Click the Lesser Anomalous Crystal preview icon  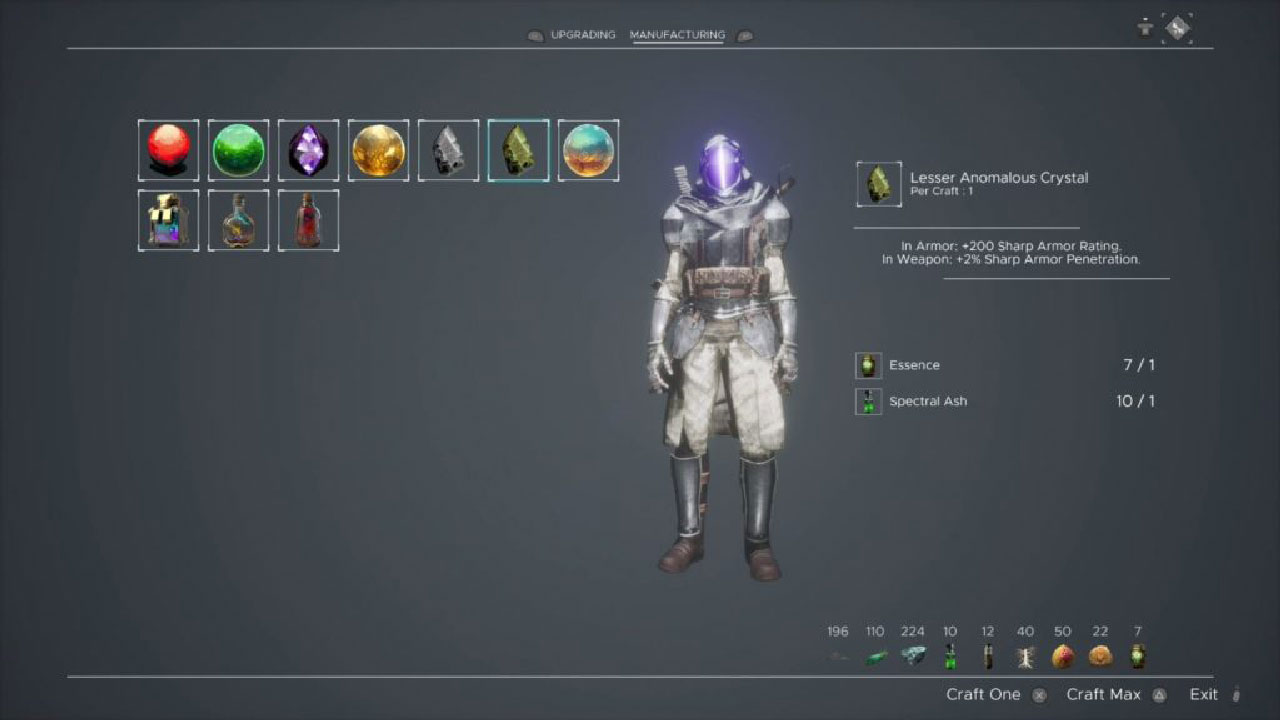point(879,184)
